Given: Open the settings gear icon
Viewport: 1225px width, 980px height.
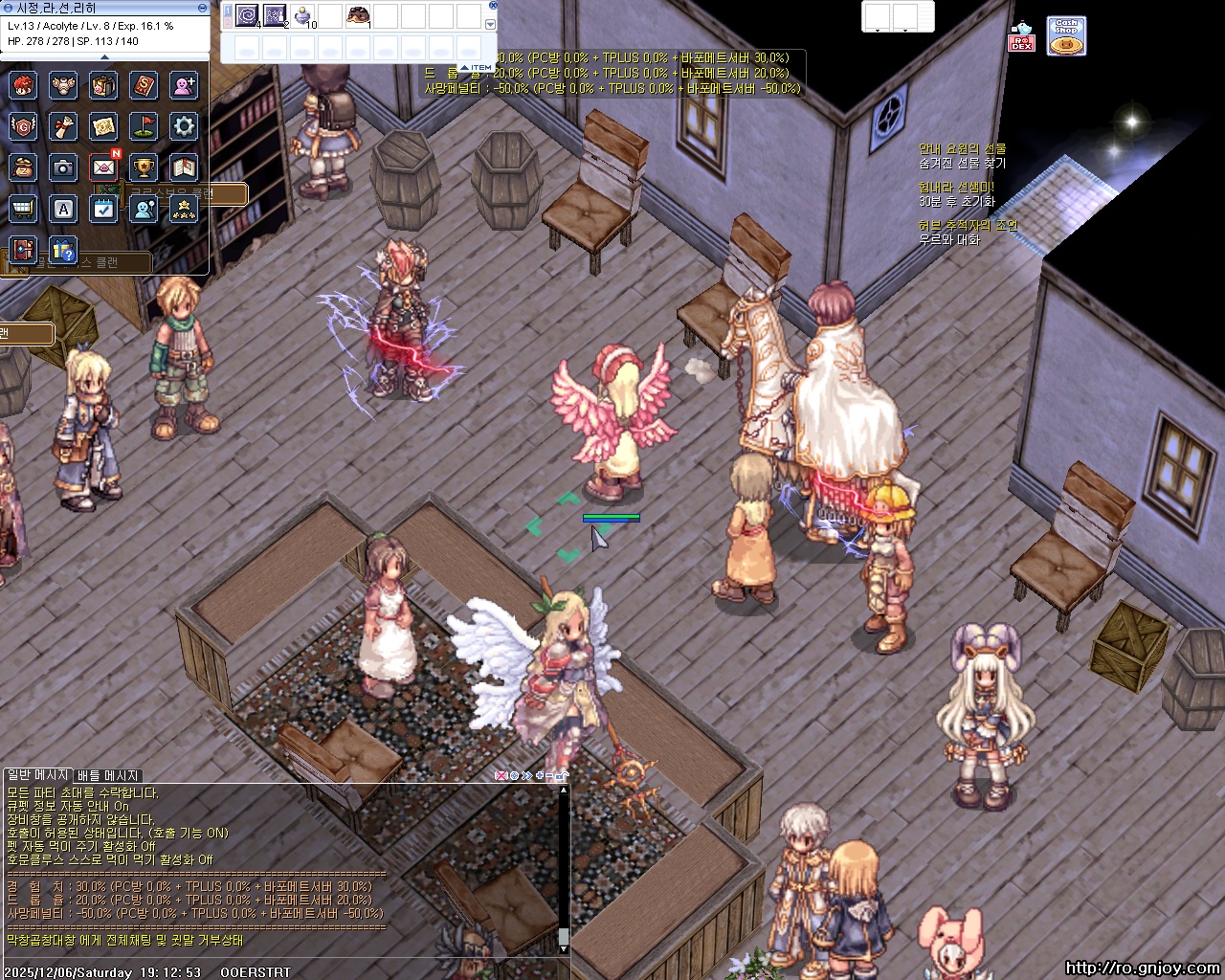Looking at the screenshot, I should 184,125.
